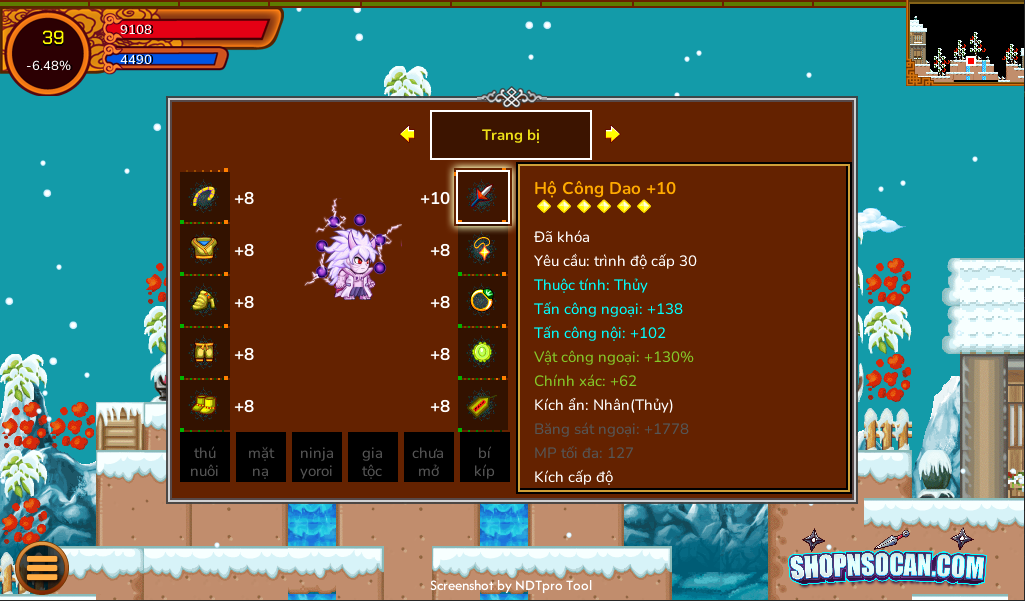1025x601 pixels.
Task: Select the golden headband equipment slot
Action: [x=205, y=198]
